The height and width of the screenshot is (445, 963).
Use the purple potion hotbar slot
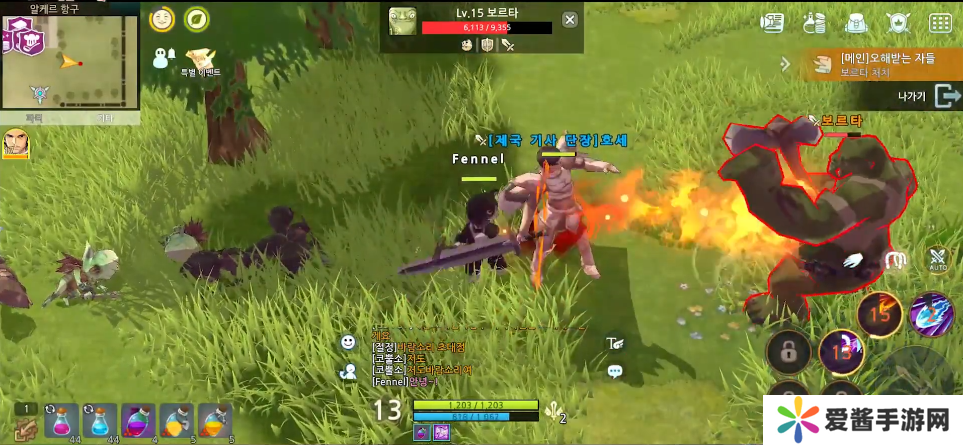coord(138,421)
